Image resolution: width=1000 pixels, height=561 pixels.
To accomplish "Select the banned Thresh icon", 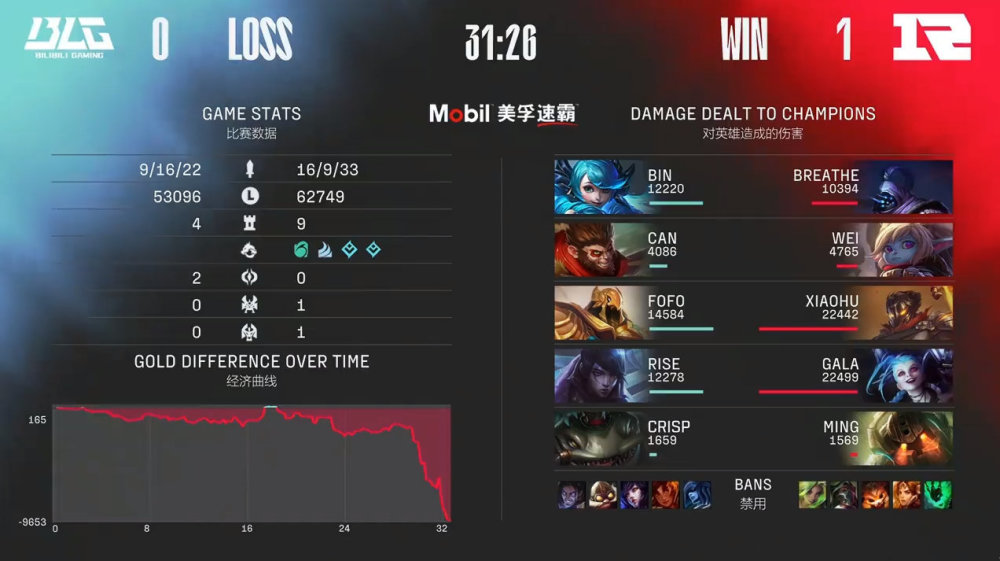I will tap(938, 494).
